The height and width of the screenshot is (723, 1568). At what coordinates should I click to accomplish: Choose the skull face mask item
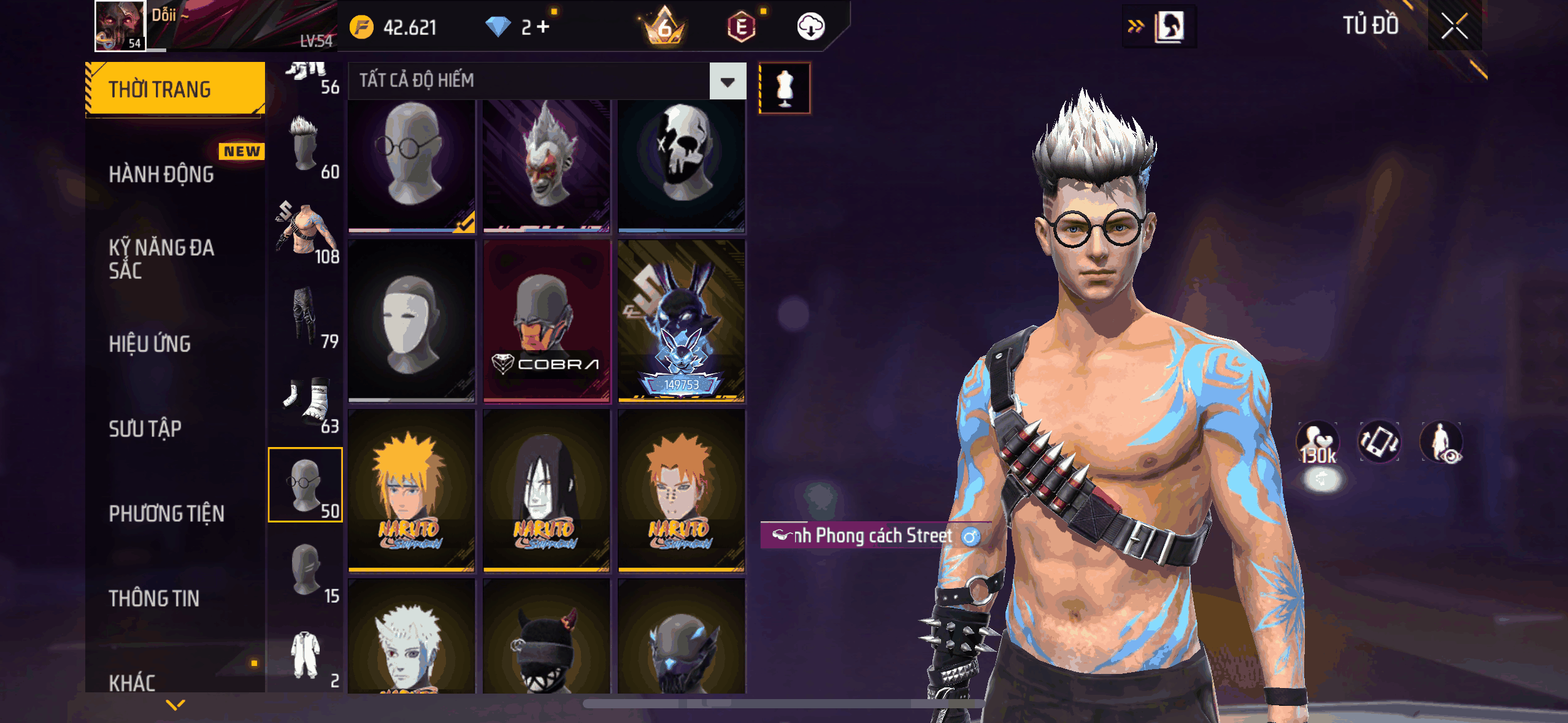tap(682, 164)
